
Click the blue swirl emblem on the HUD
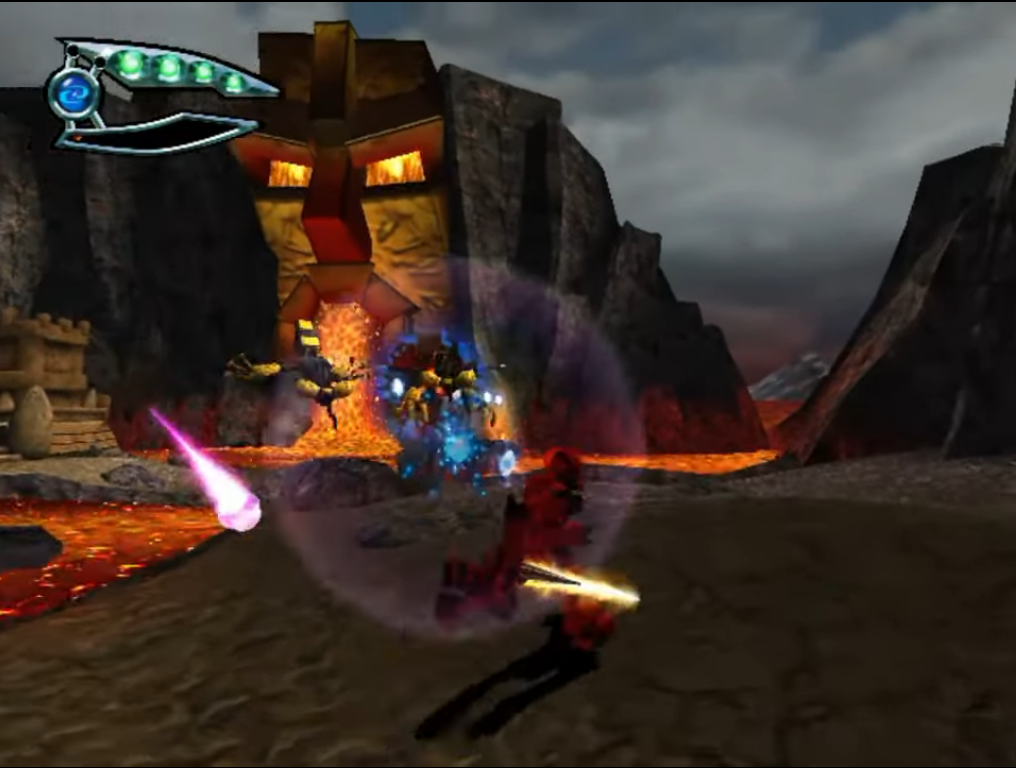[x=74, y=93]
